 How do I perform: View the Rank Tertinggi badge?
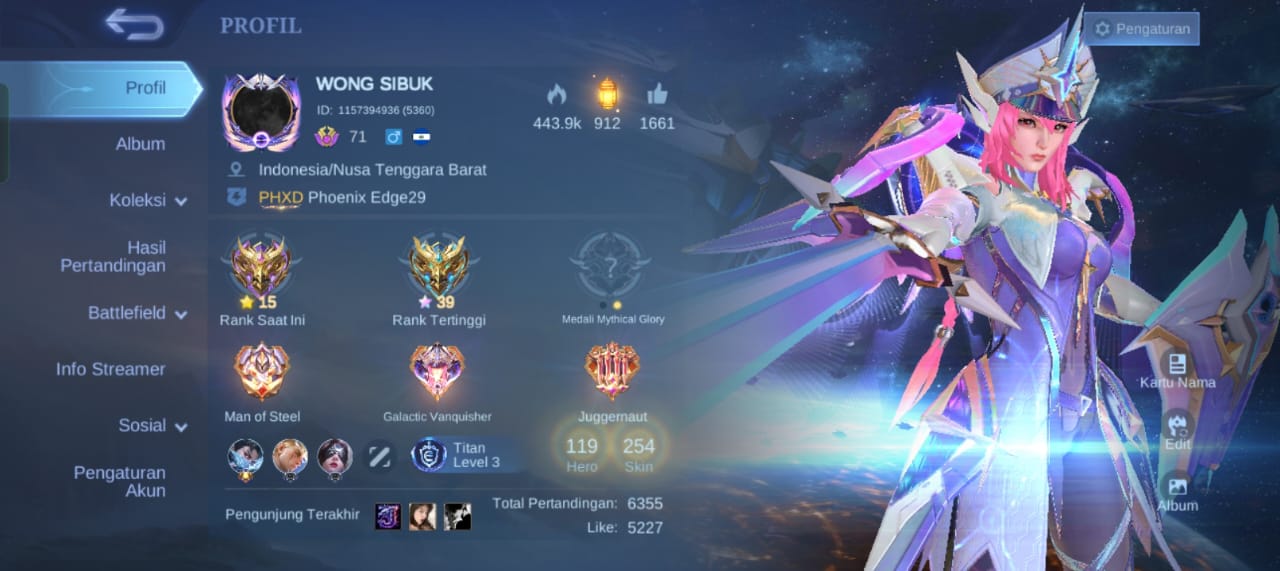[x=438, y=268]
